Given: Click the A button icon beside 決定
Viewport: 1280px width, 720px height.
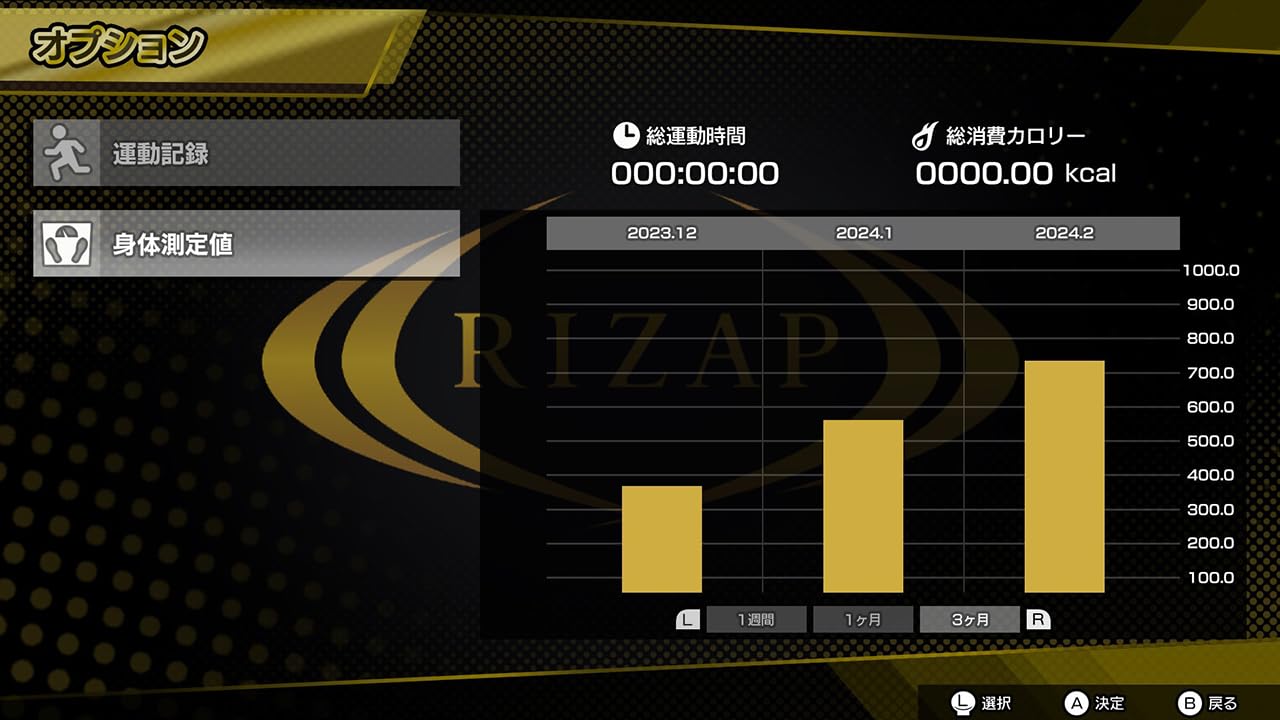Looking at the screenshot, I should tap(1075, 703).
